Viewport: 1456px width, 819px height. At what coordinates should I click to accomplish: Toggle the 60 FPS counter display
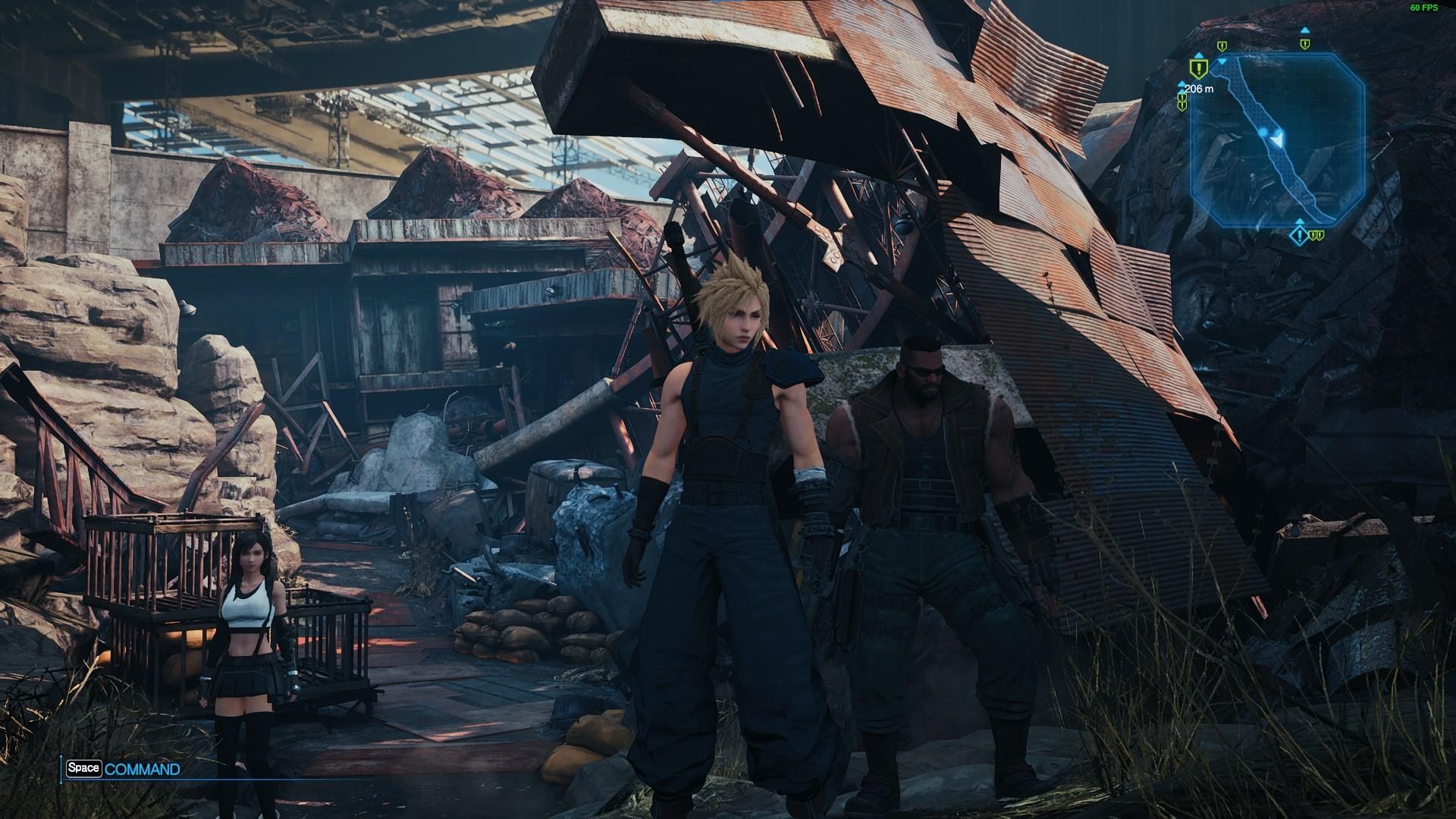(1422, 9)
